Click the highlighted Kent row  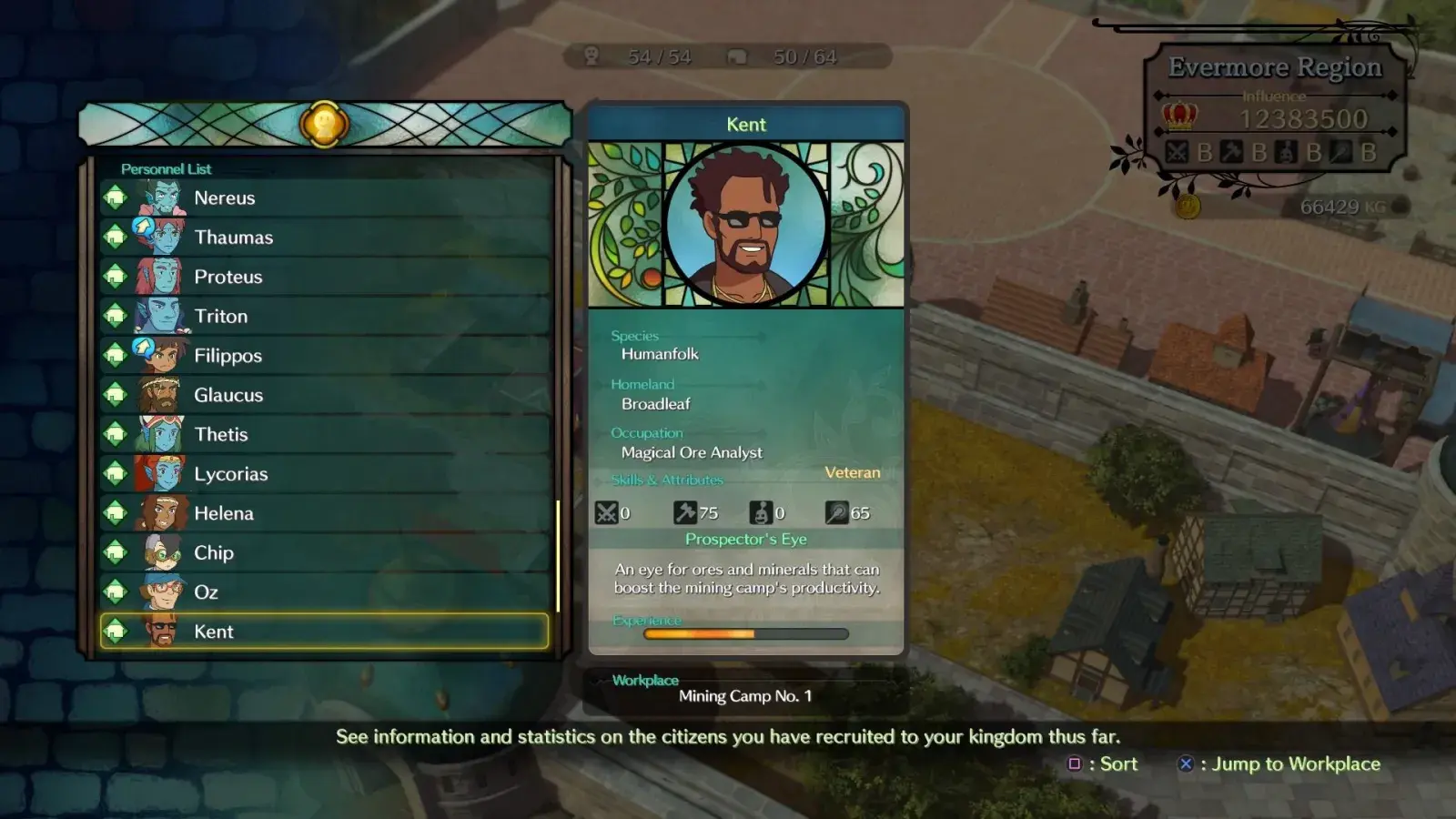point(324,632)
